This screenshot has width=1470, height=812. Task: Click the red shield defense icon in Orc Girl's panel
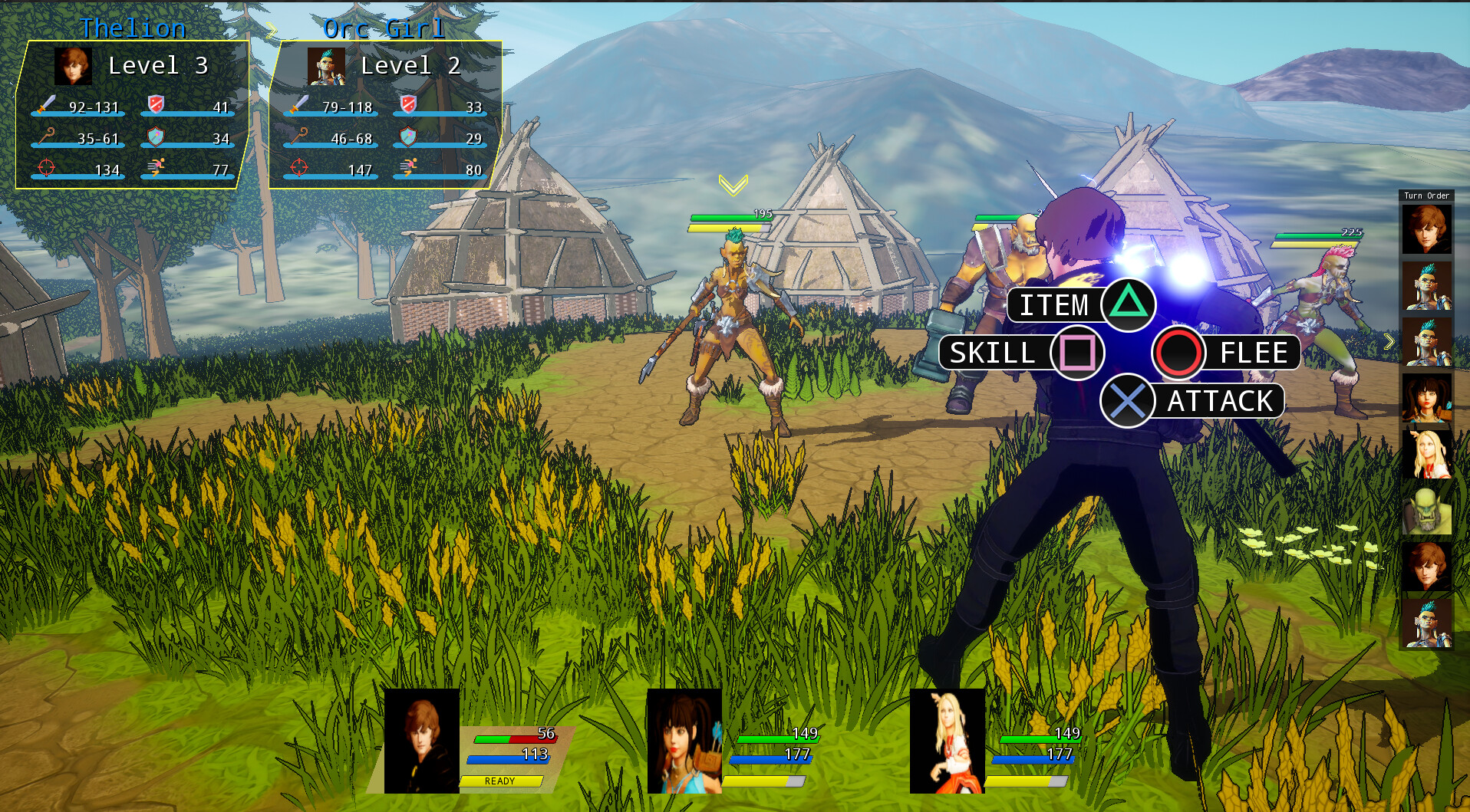(x=408, y=104)
